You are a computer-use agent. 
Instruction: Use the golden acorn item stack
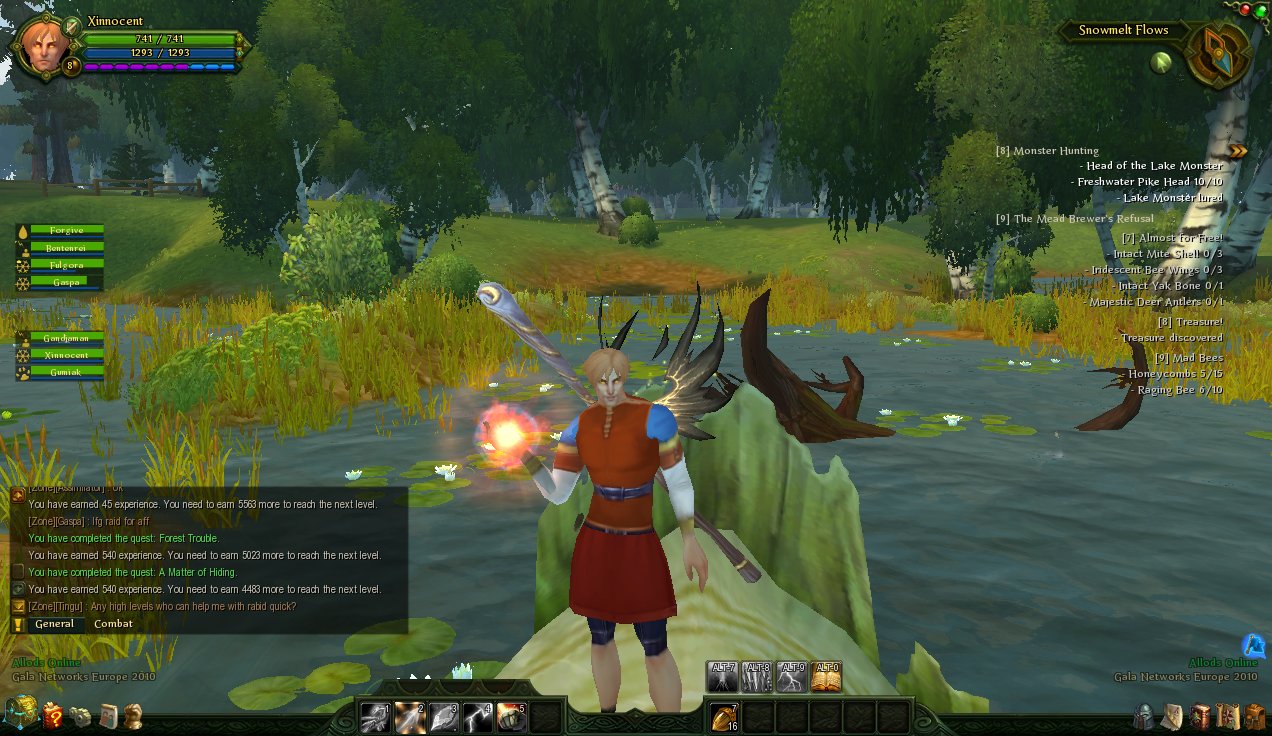point(724,716)
